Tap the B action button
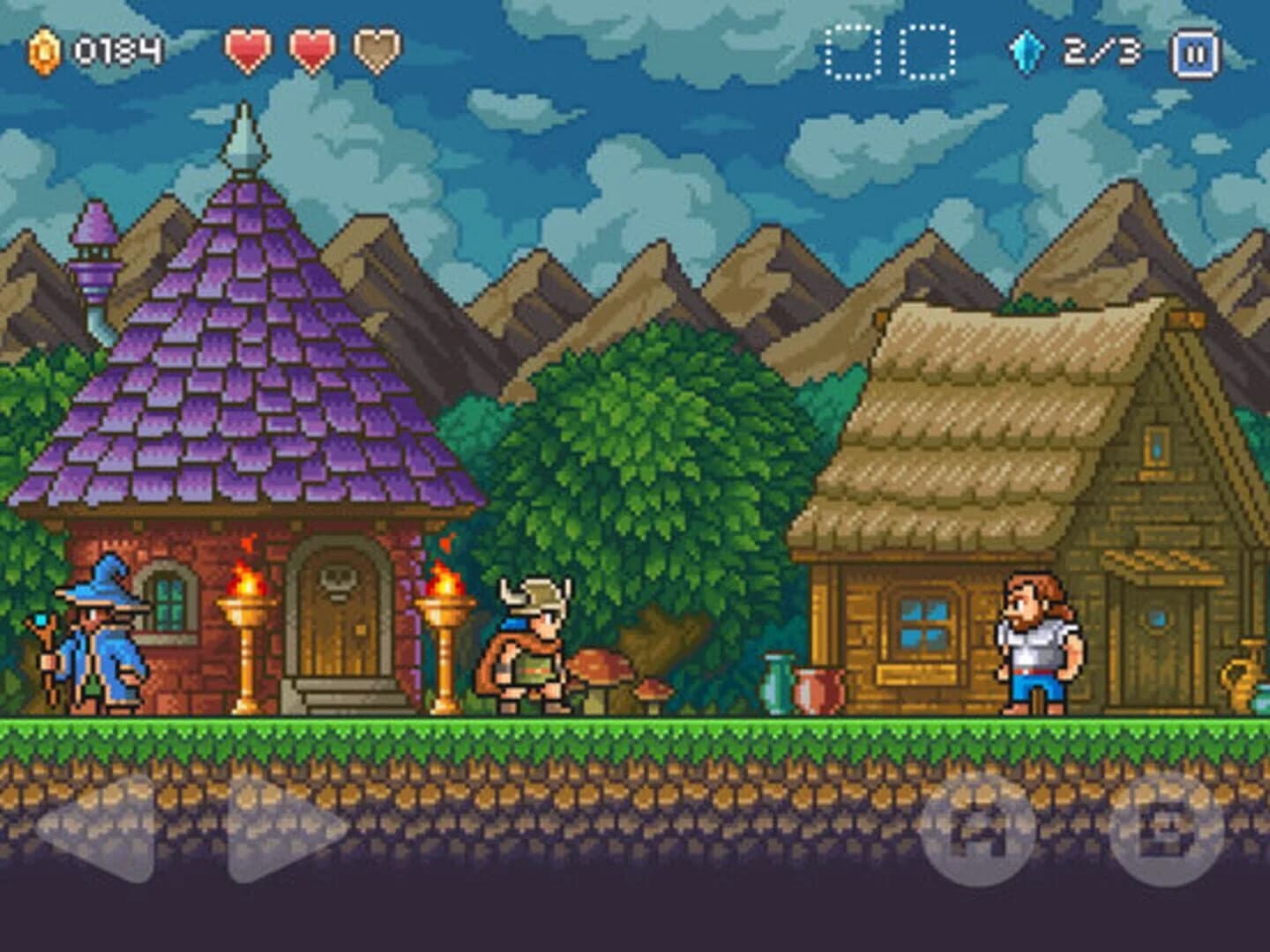This screenshot has height=952, width=1270. click(x=1164, y=831)
